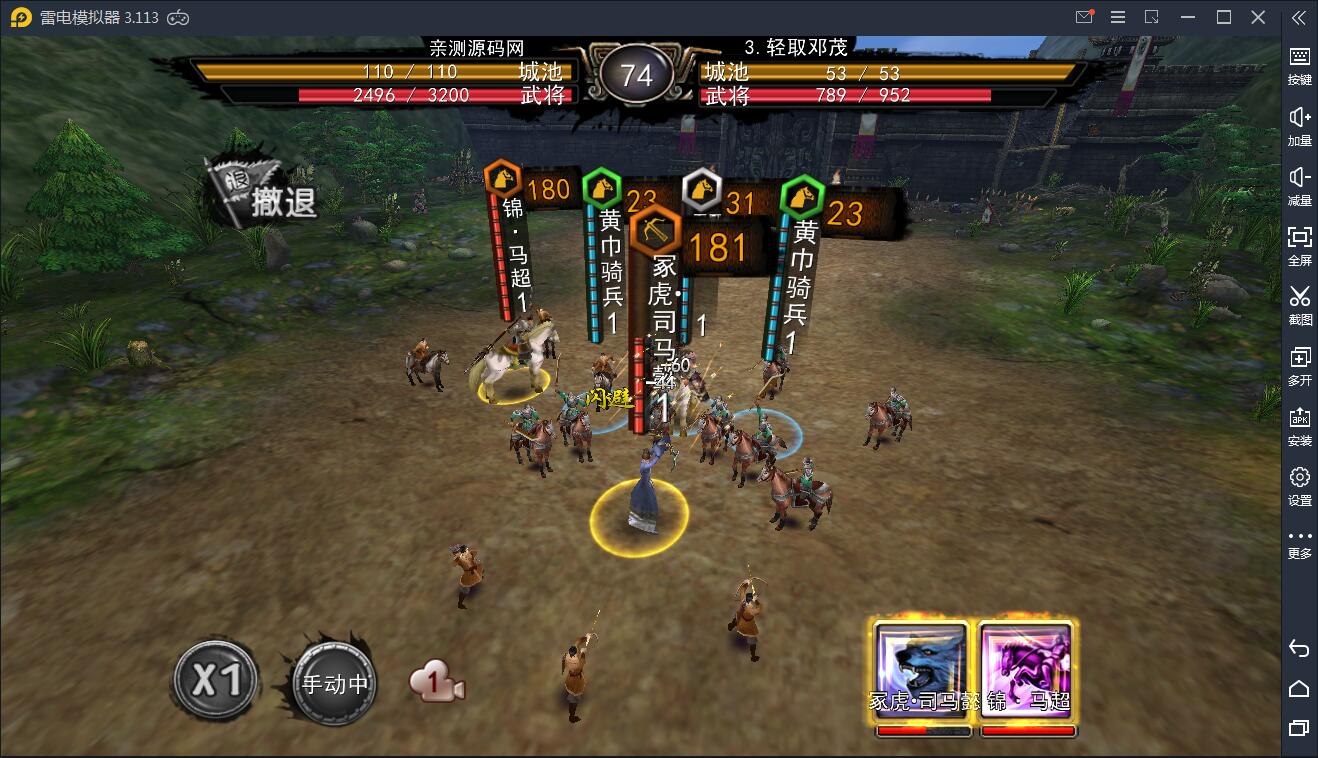Minimize the emulator window
The image size is (1318, 758).
coord(1189,17)
